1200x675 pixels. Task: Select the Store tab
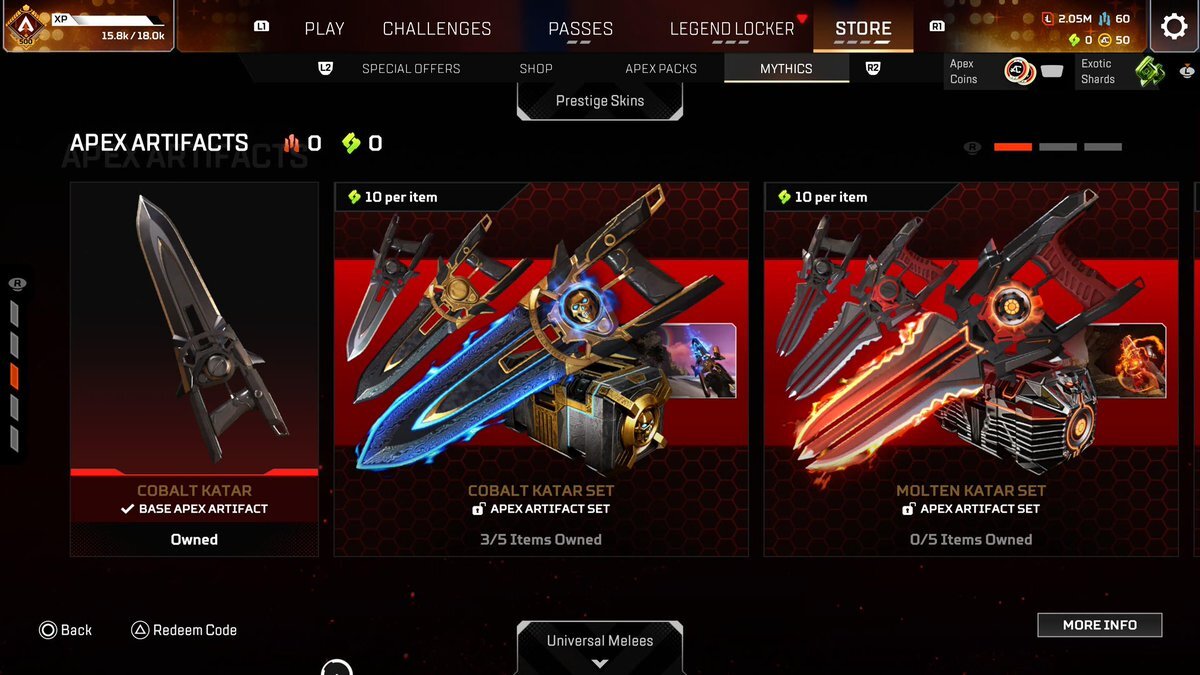(863, 29)
